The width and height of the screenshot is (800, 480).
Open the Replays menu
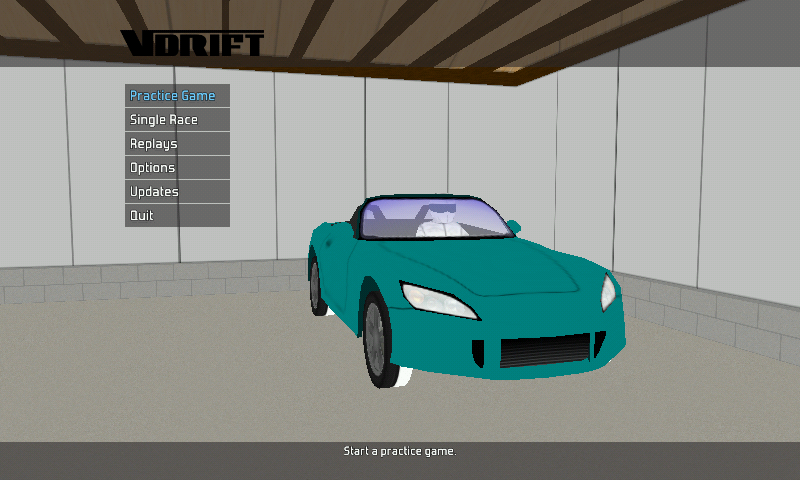click(x=176, y=144)
